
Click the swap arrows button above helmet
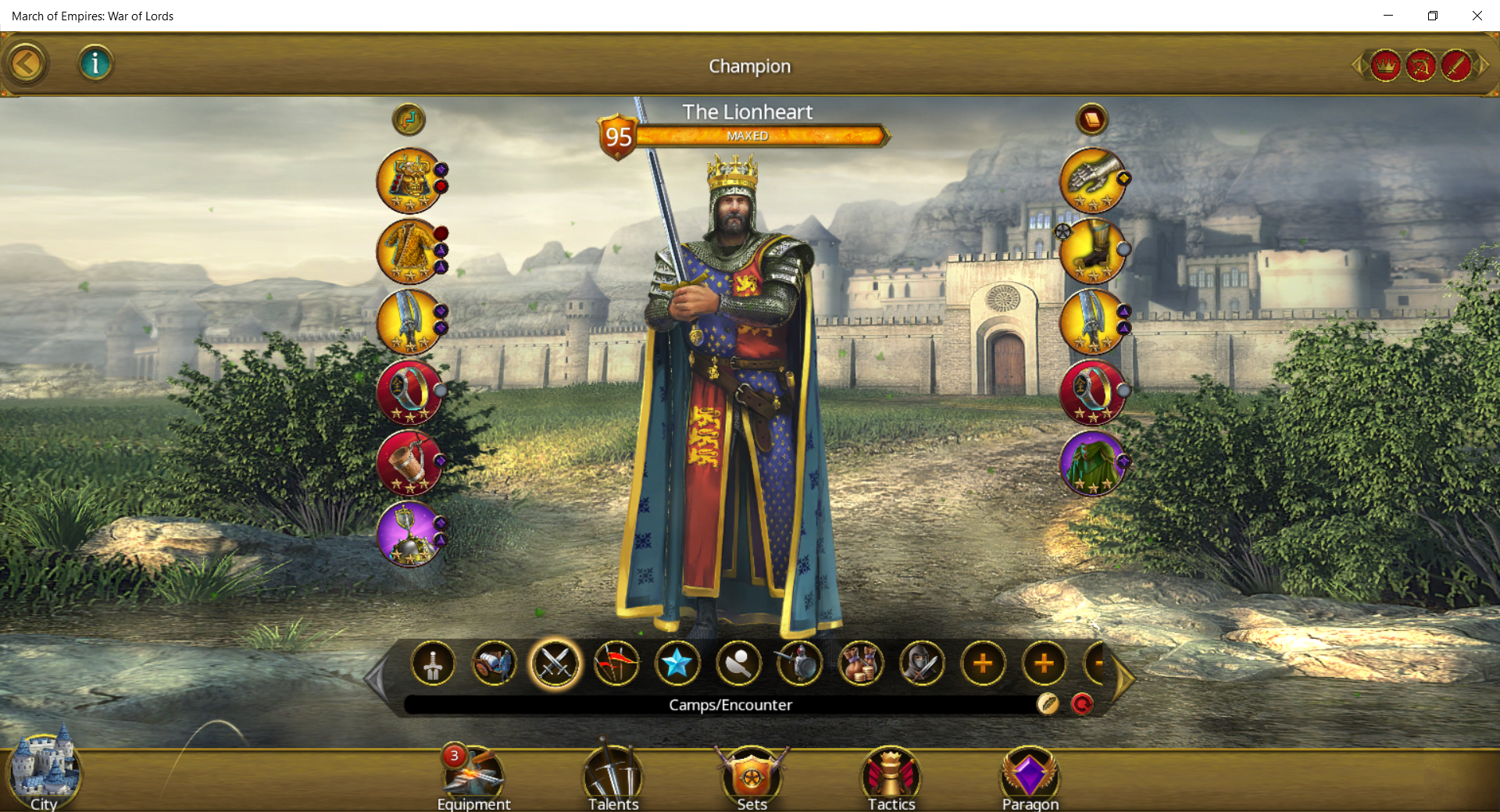[x=409, y=119]
